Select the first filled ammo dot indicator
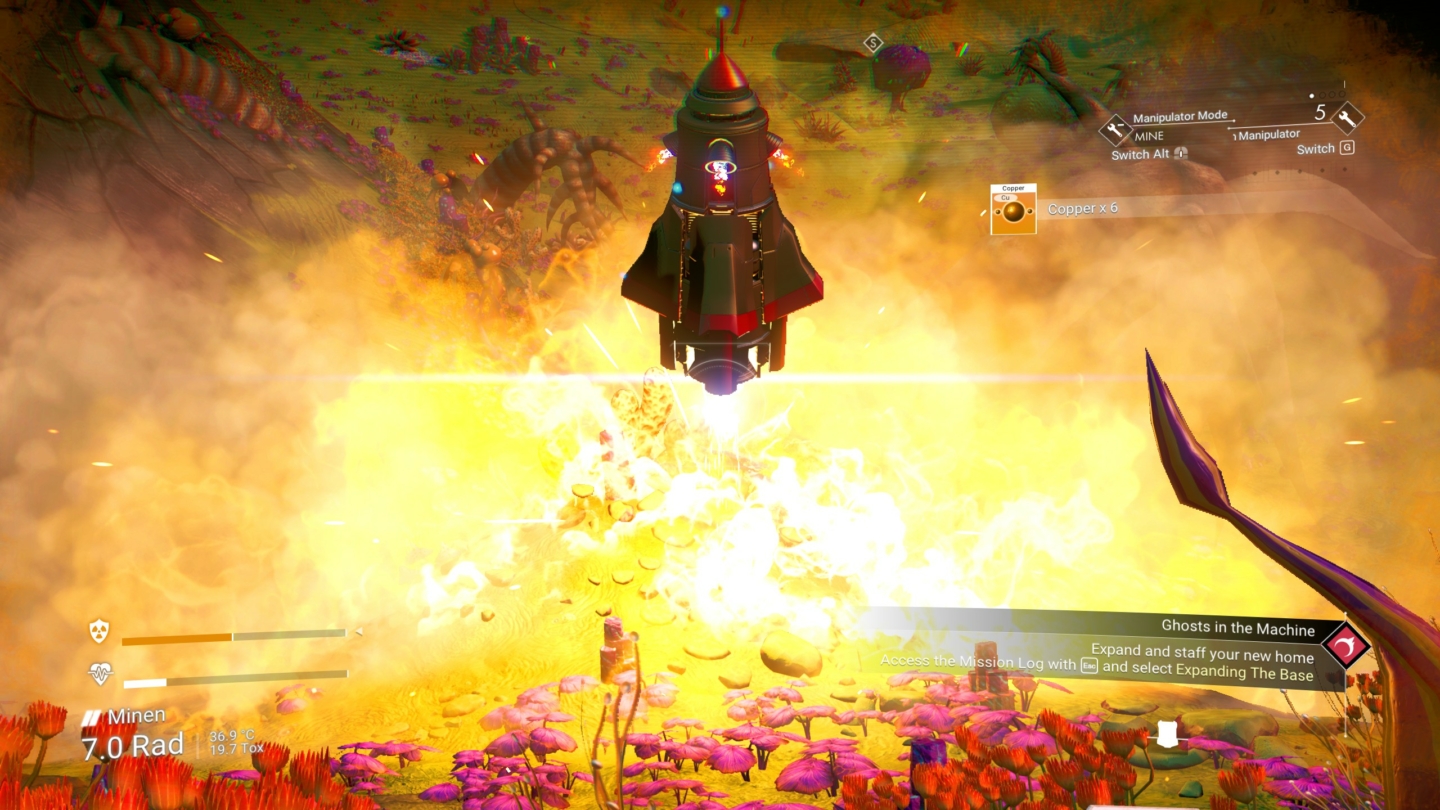Screen dimensions: 1440x810 [x=1312, y=96]
